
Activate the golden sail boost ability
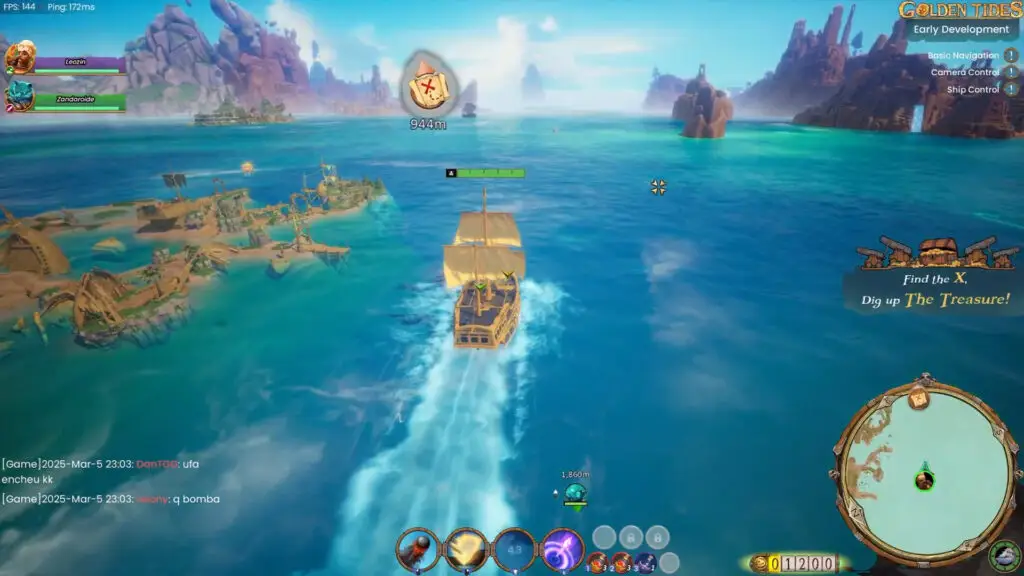click(466, 549)
